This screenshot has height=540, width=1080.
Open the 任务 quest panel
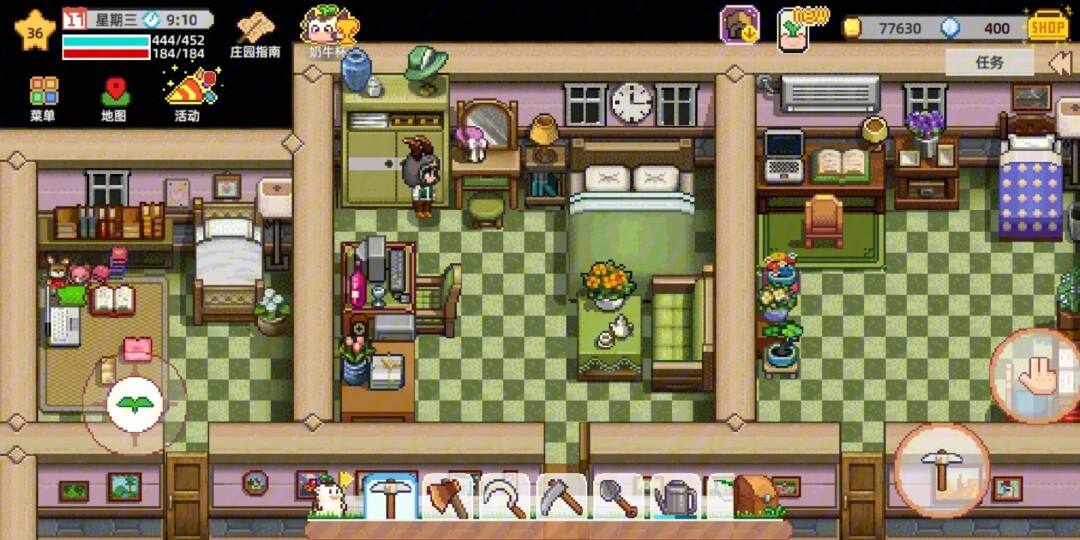coord(989,62)
